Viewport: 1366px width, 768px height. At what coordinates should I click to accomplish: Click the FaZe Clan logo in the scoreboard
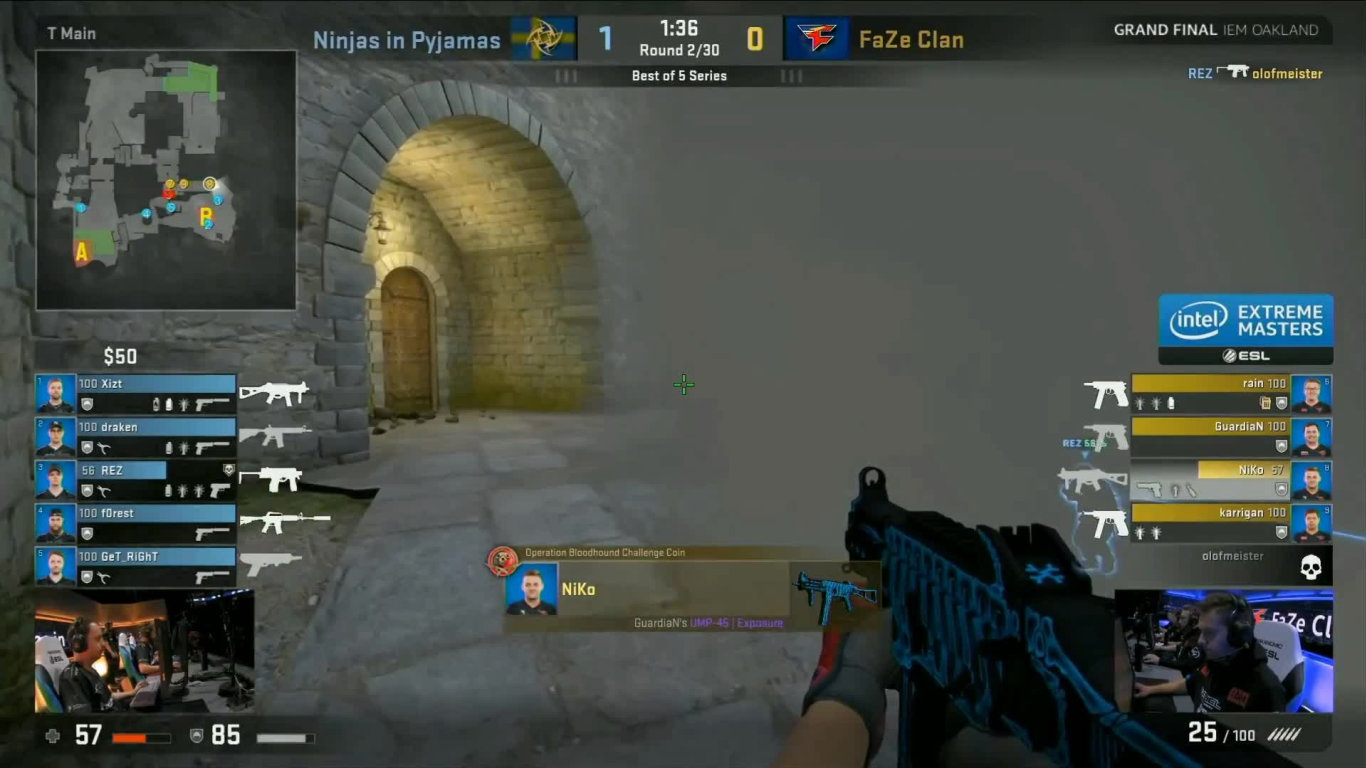(816, 38)
